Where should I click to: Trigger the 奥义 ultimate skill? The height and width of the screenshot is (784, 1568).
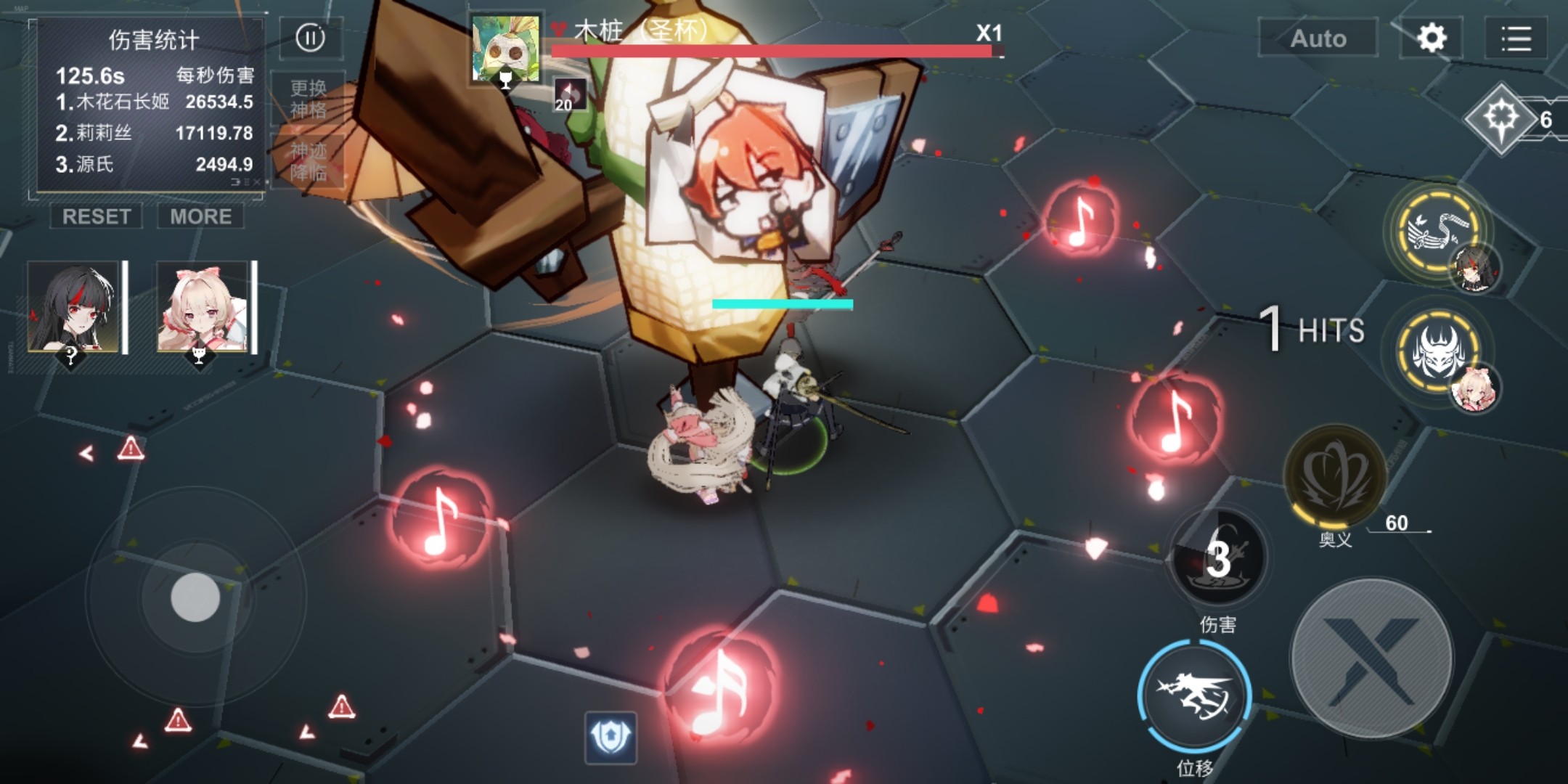click(x=1334, y=475)
